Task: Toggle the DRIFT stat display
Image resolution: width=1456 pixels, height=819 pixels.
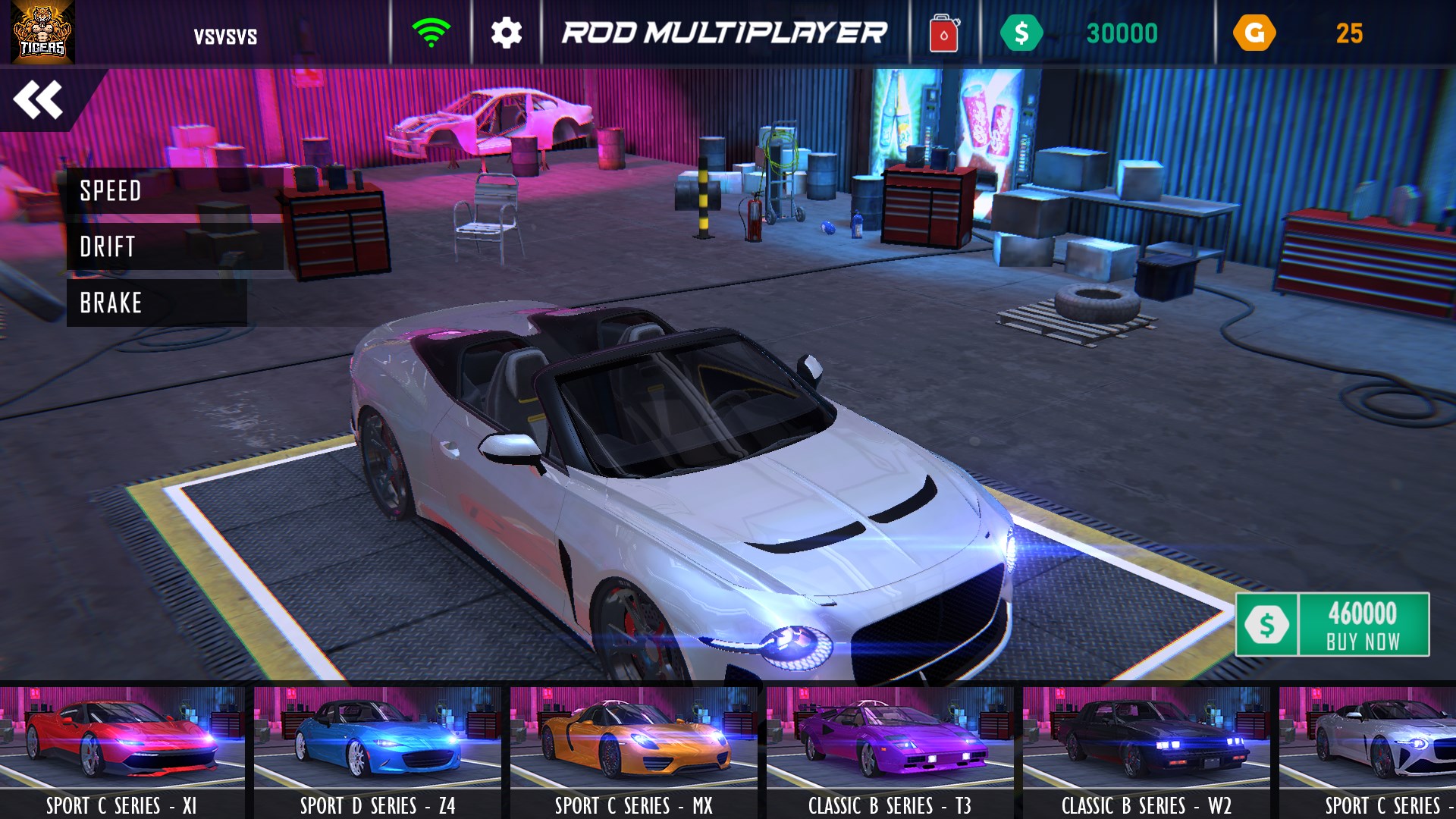Action: point(108,247)
